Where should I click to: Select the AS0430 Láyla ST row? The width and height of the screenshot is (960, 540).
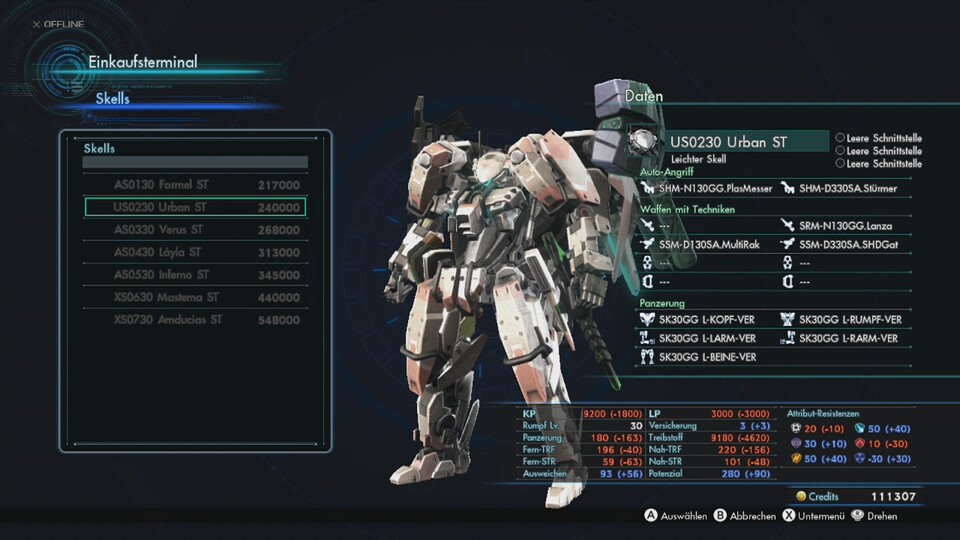pos(195,253)
